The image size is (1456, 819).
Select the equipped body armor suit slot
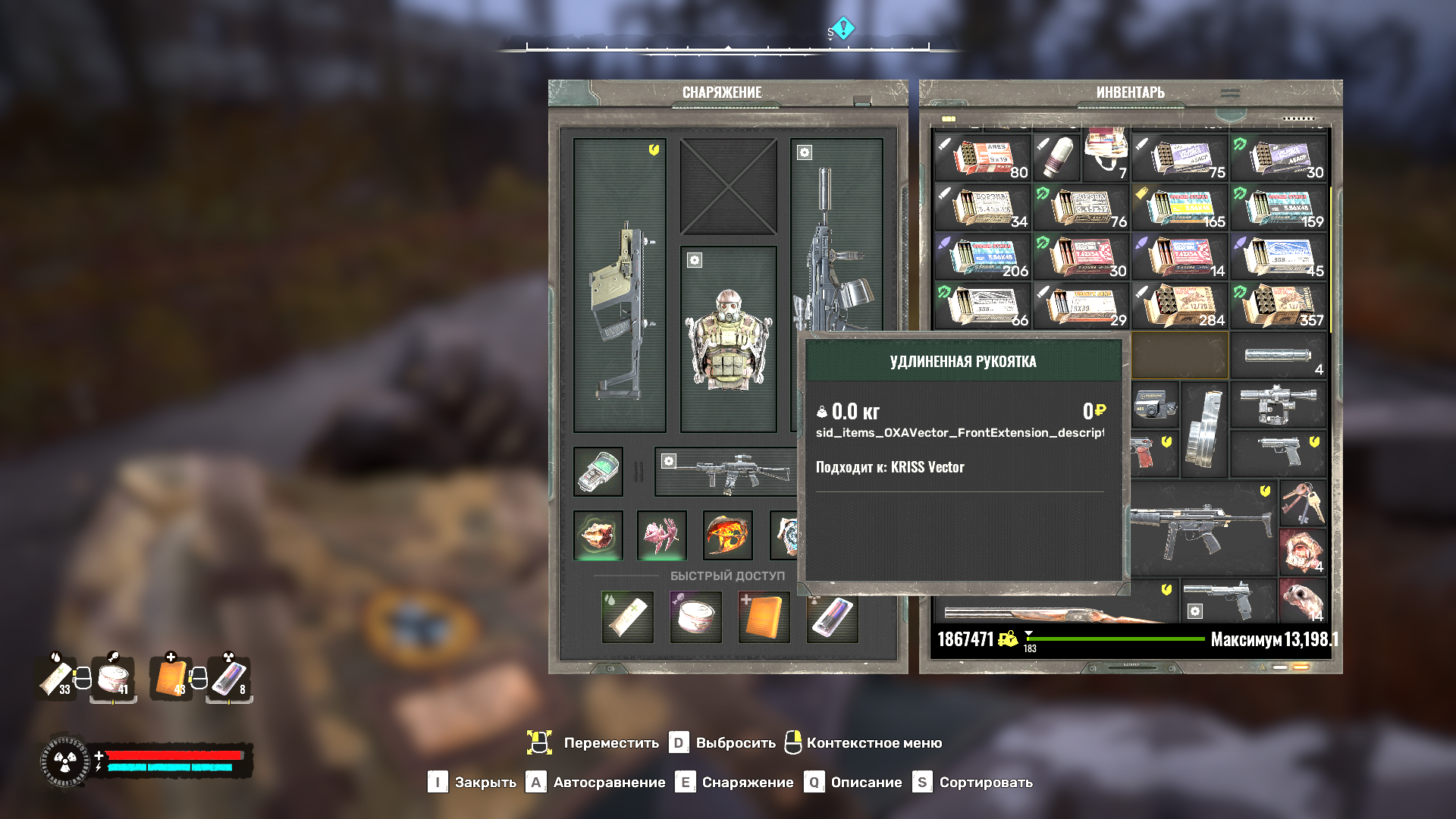(728, 339)
